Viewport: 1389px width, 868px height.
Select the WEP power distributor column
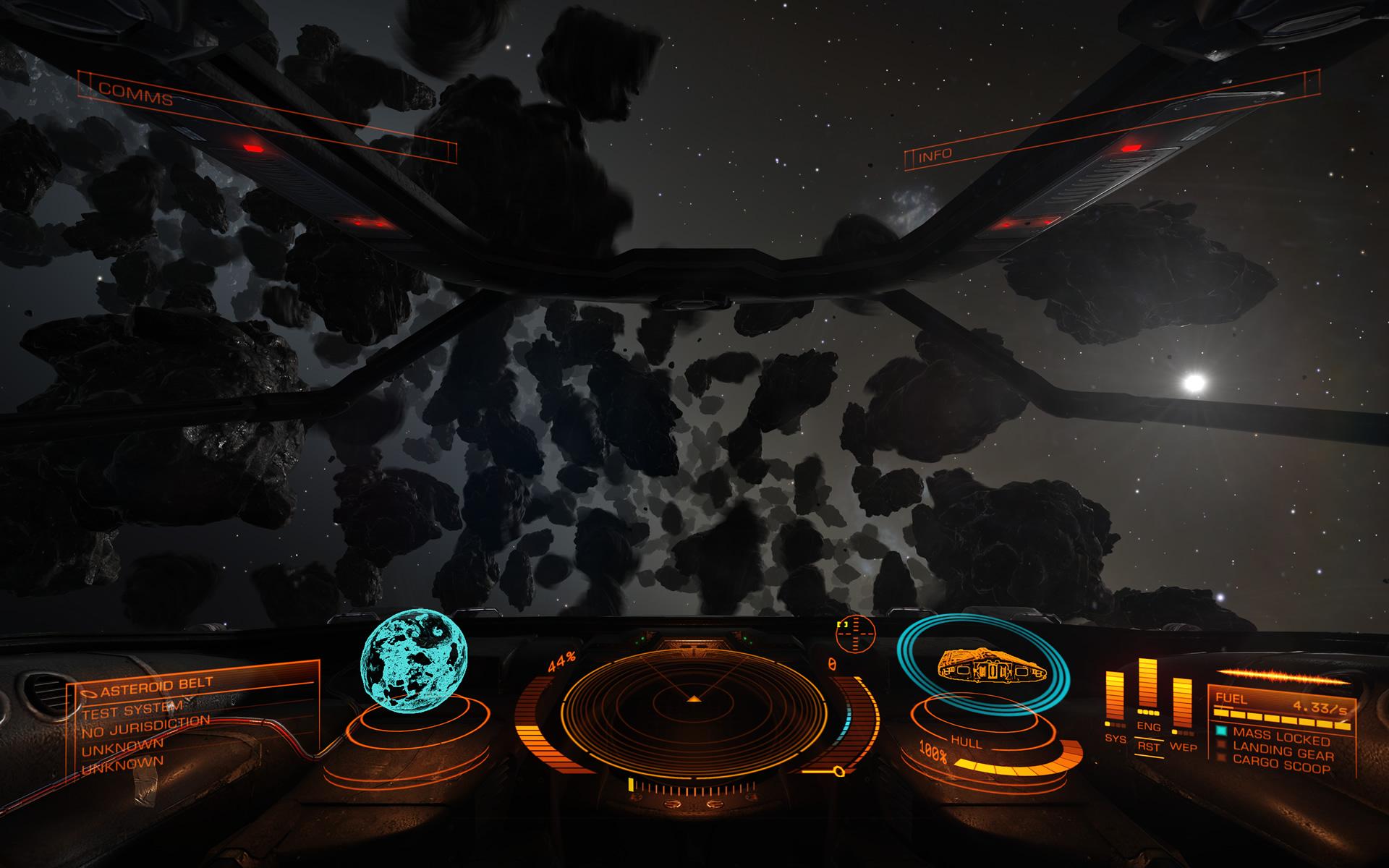[x=1182, y=712]
